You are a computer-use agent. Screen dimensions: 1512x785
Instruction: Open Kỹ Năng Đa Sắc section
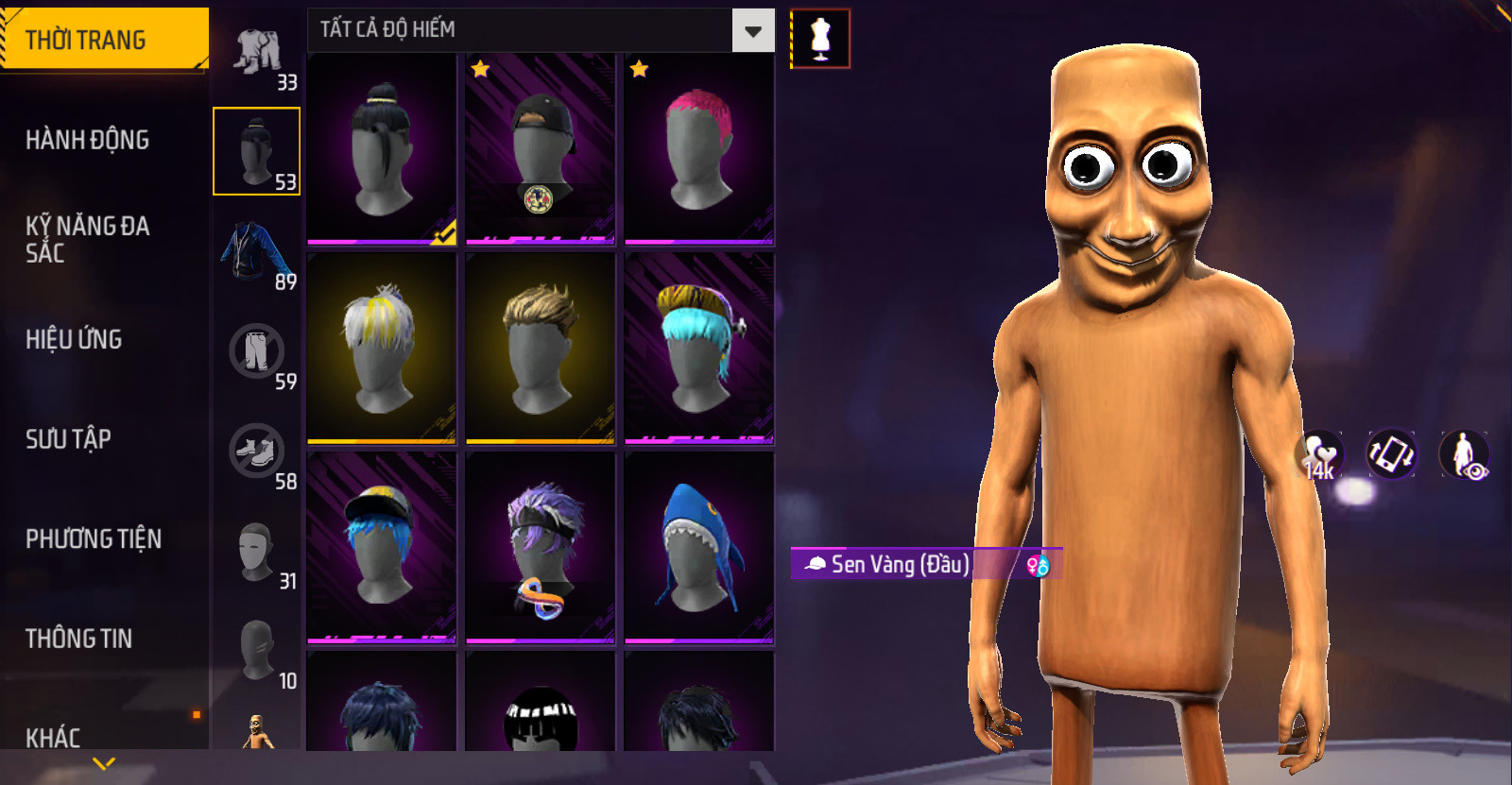coord(87,239)
